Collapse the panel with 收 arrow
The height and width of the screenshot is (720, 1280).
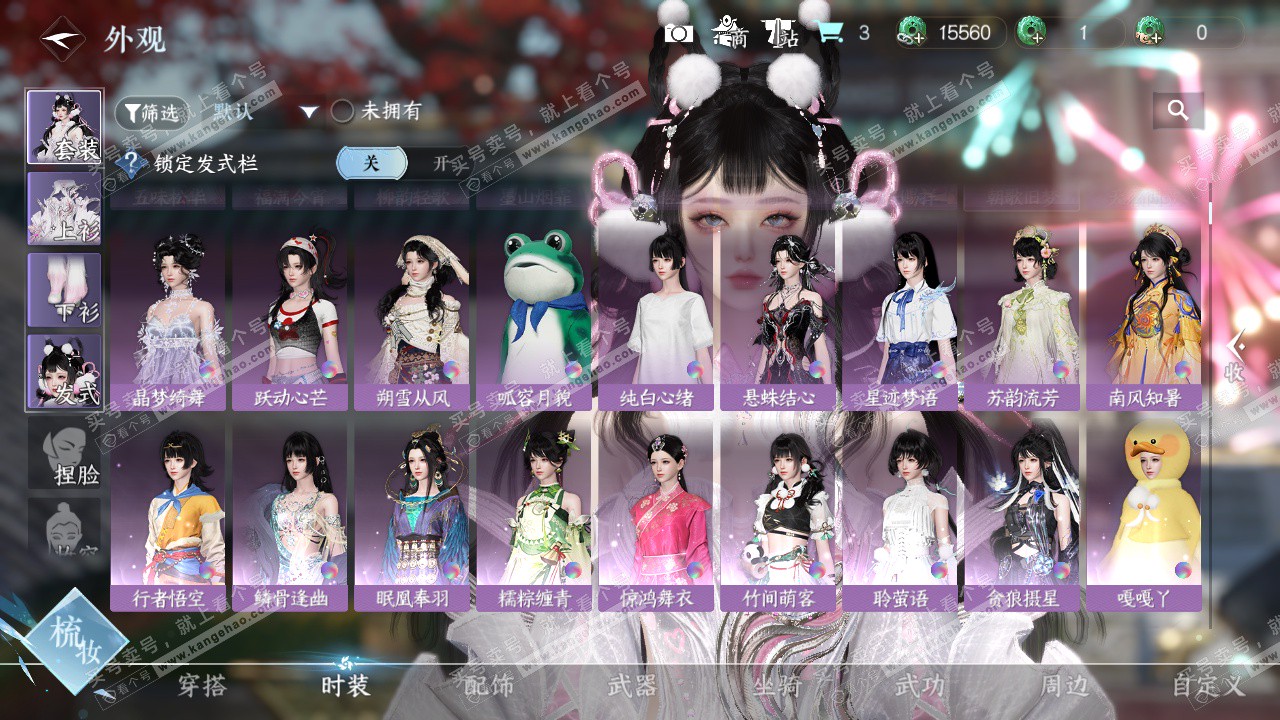coord(1236,356)
